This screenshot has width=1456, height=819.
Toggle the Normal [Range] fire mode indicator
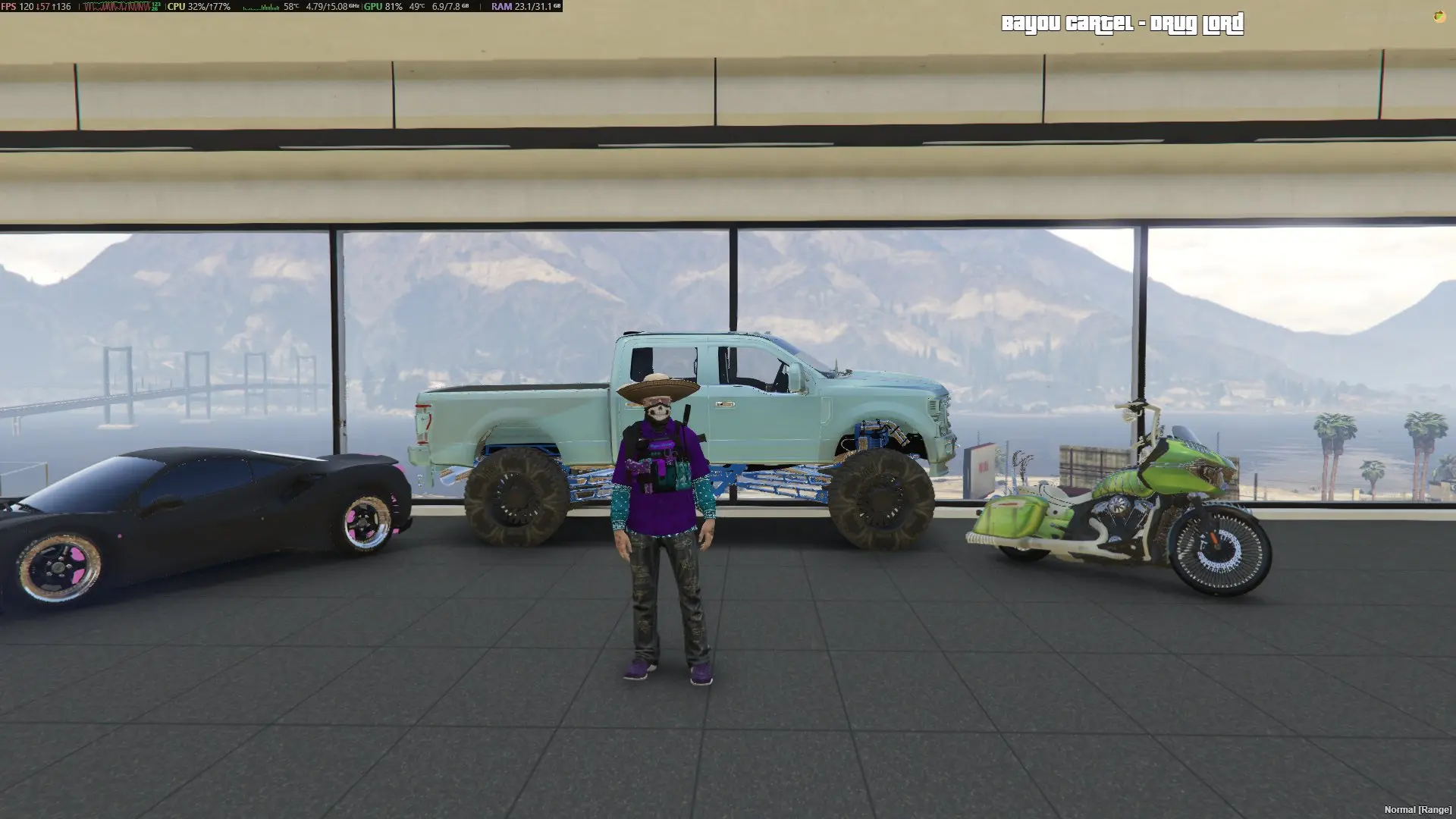coord(1420,809)
